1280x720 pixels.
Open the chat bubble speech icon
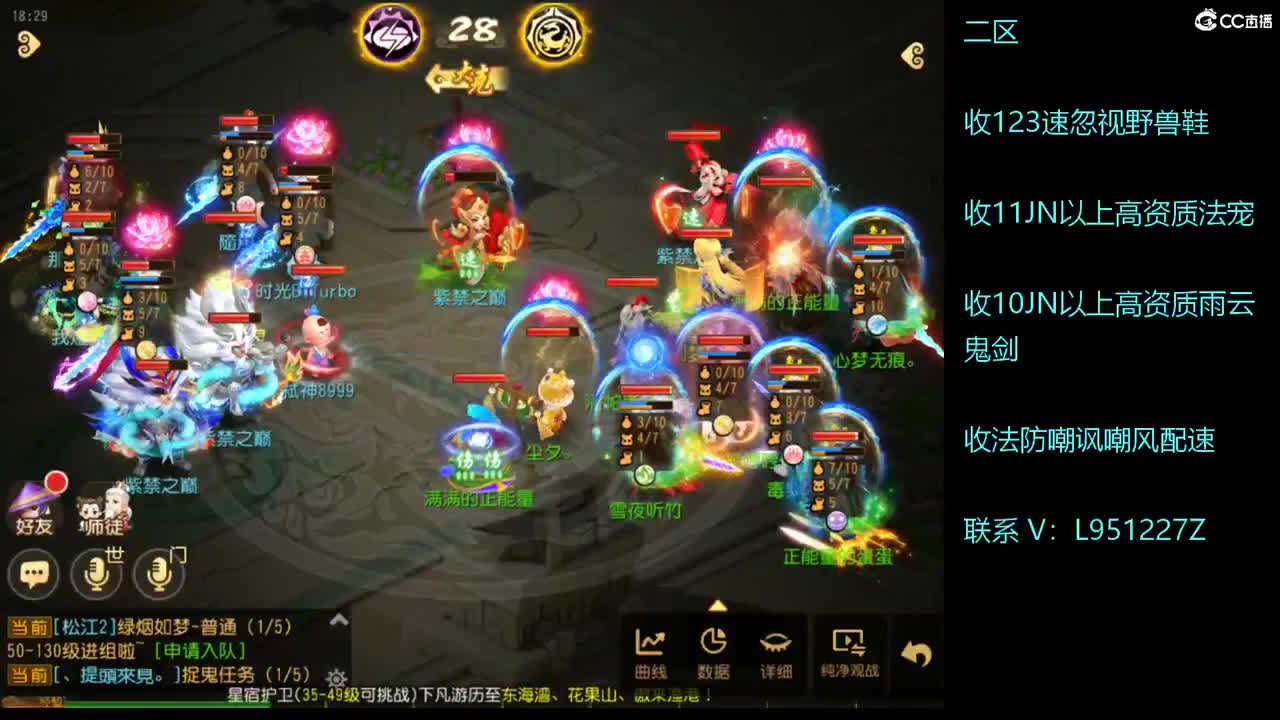(x=33, y=574)
